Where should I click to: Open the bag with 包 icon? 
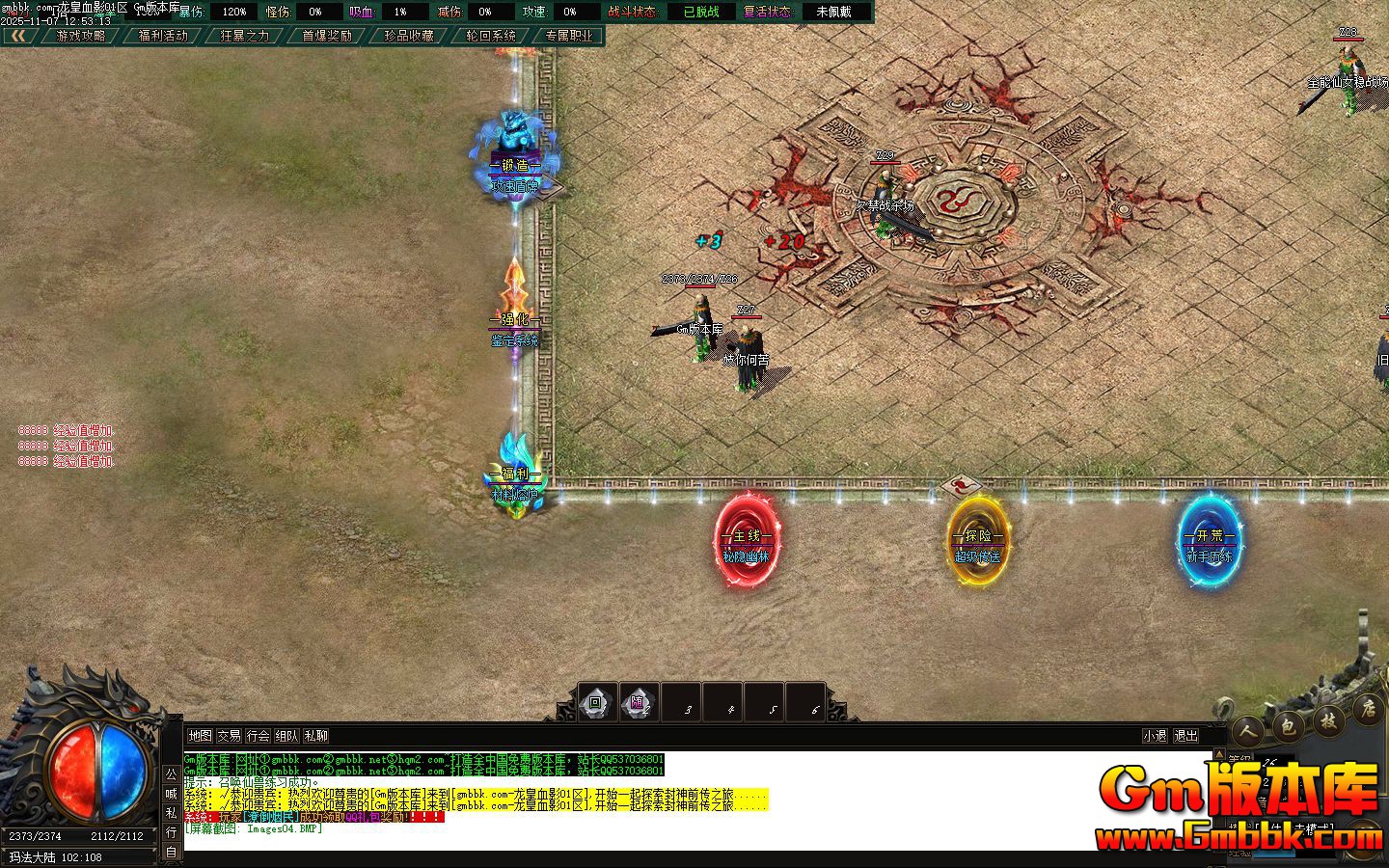(1290, 725)
